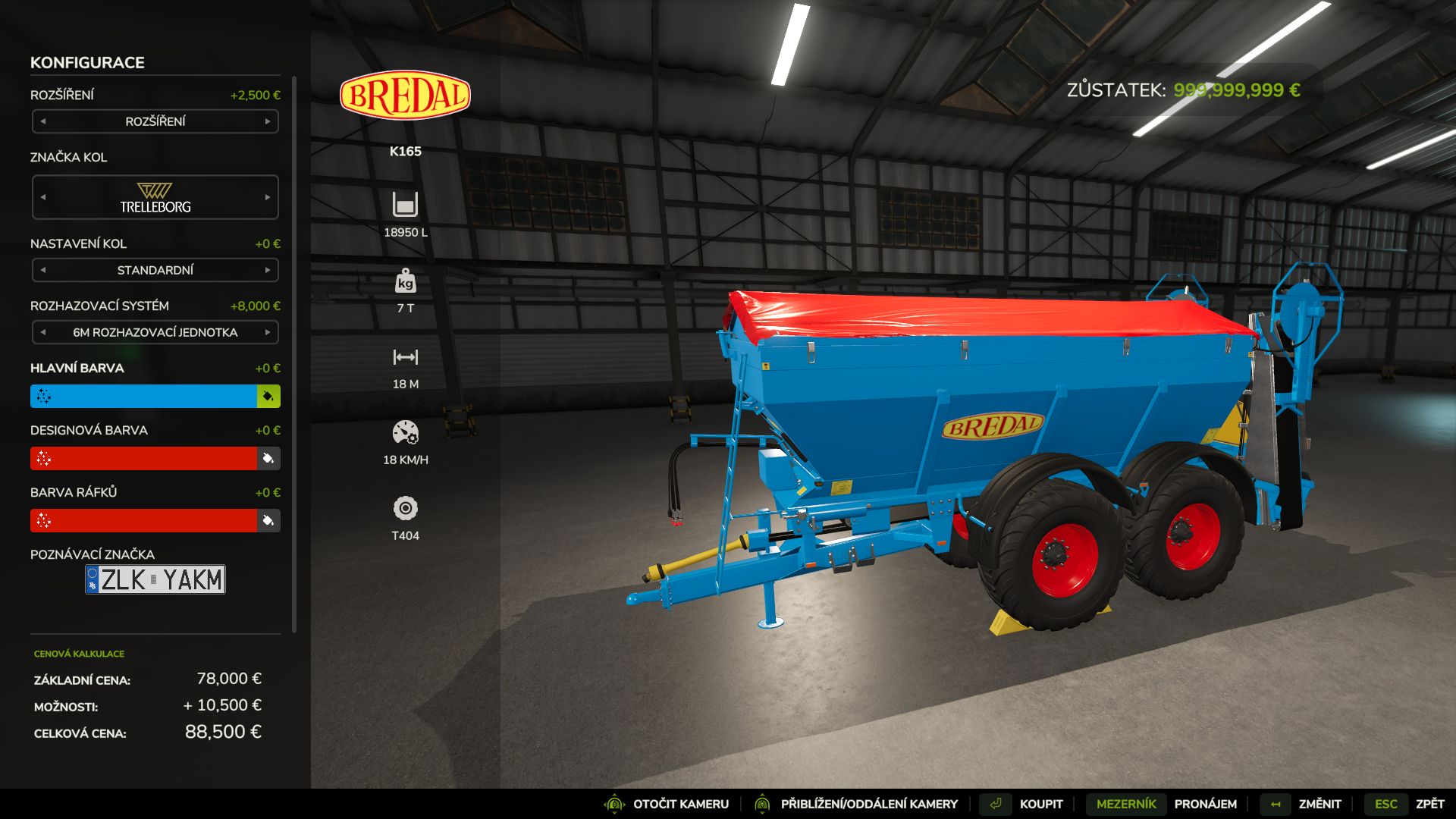Click next arrow on STANDARDNÍ wheel setting
This screenshot has width=1456, height=819.
click(x=267, y=270)
